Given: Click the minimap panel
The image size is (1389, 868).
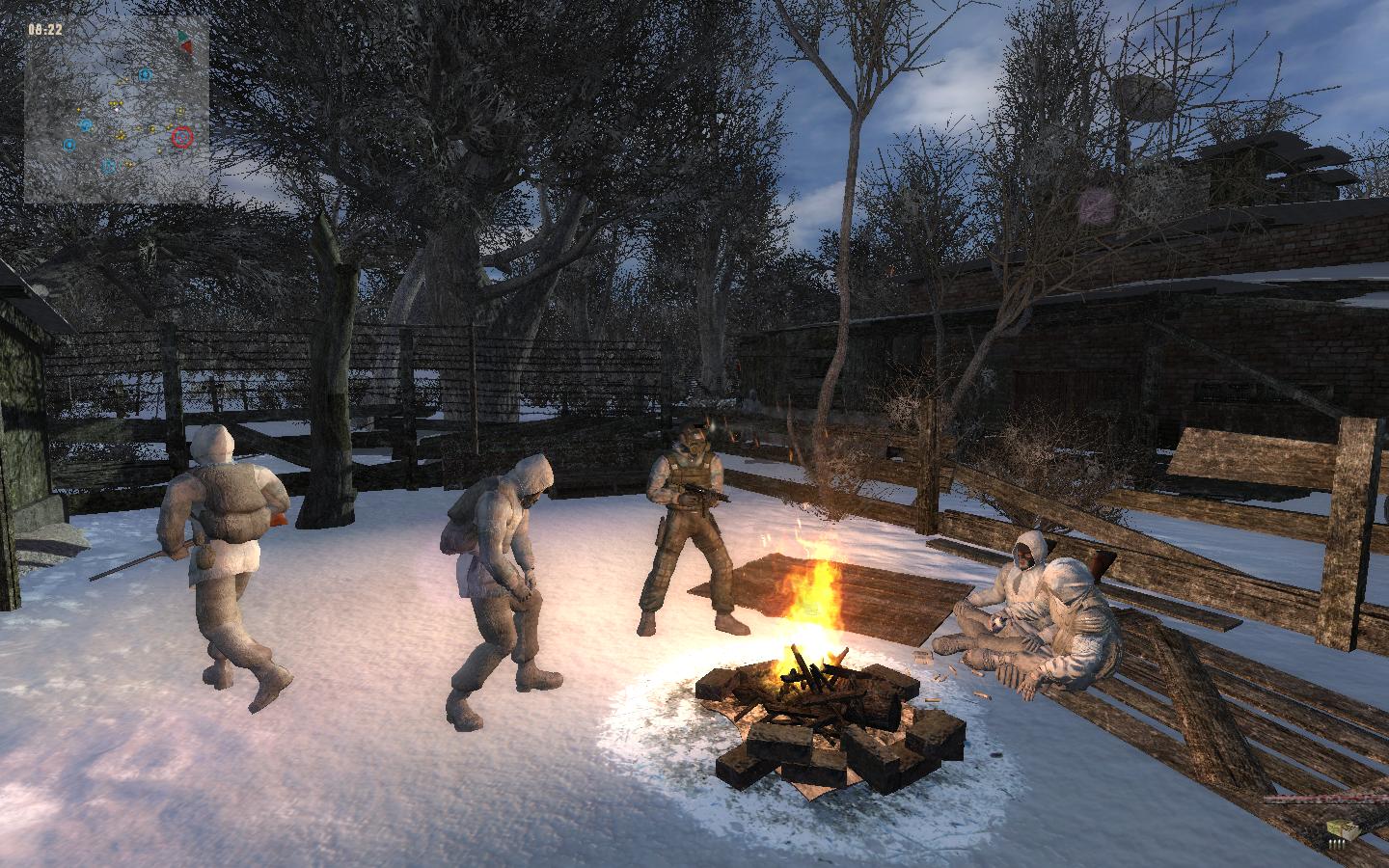Looking at the screenshot, I should coord(117,109).
